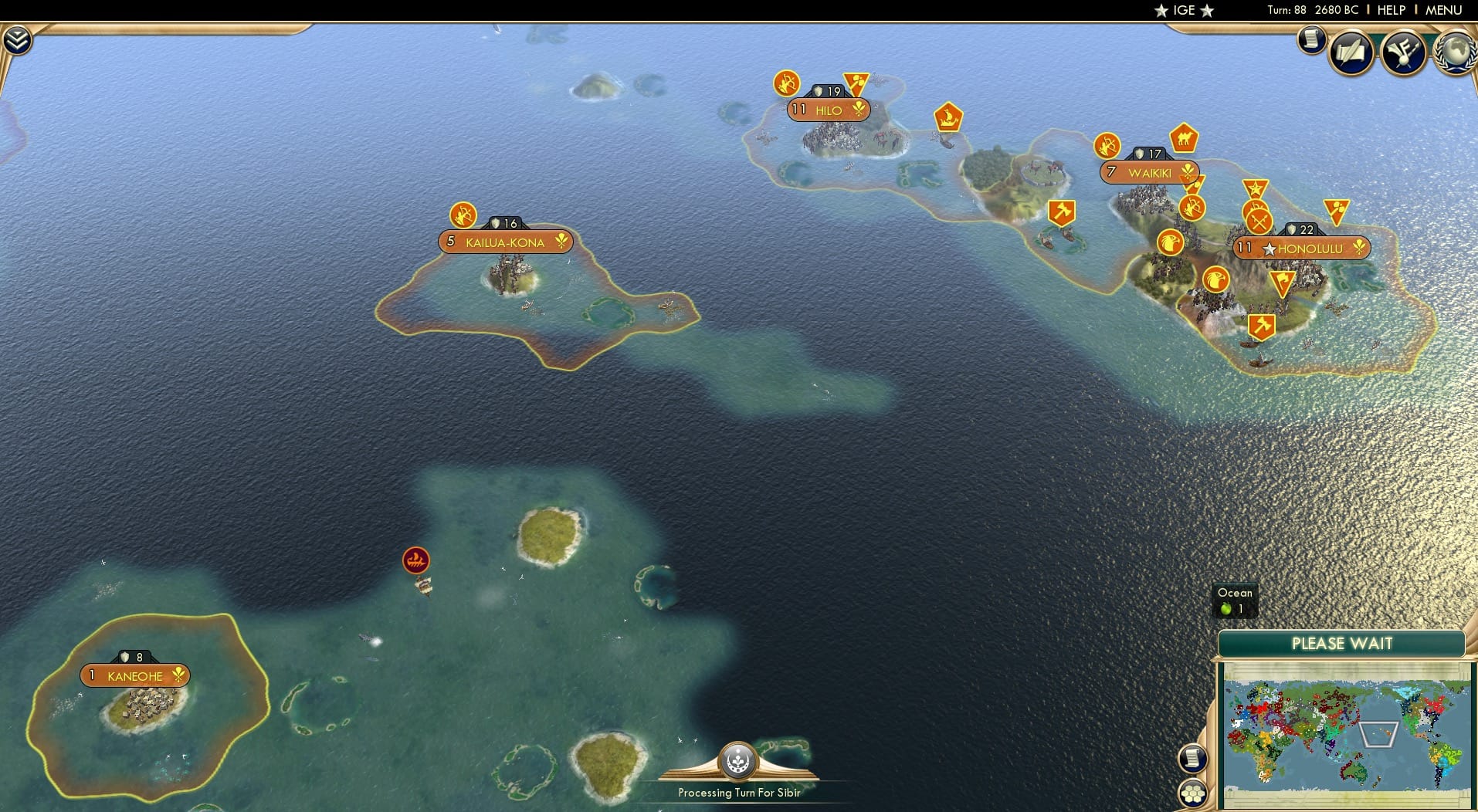Open the MENU from the top bar
1478x812 pixels.
click(1446, 10)
